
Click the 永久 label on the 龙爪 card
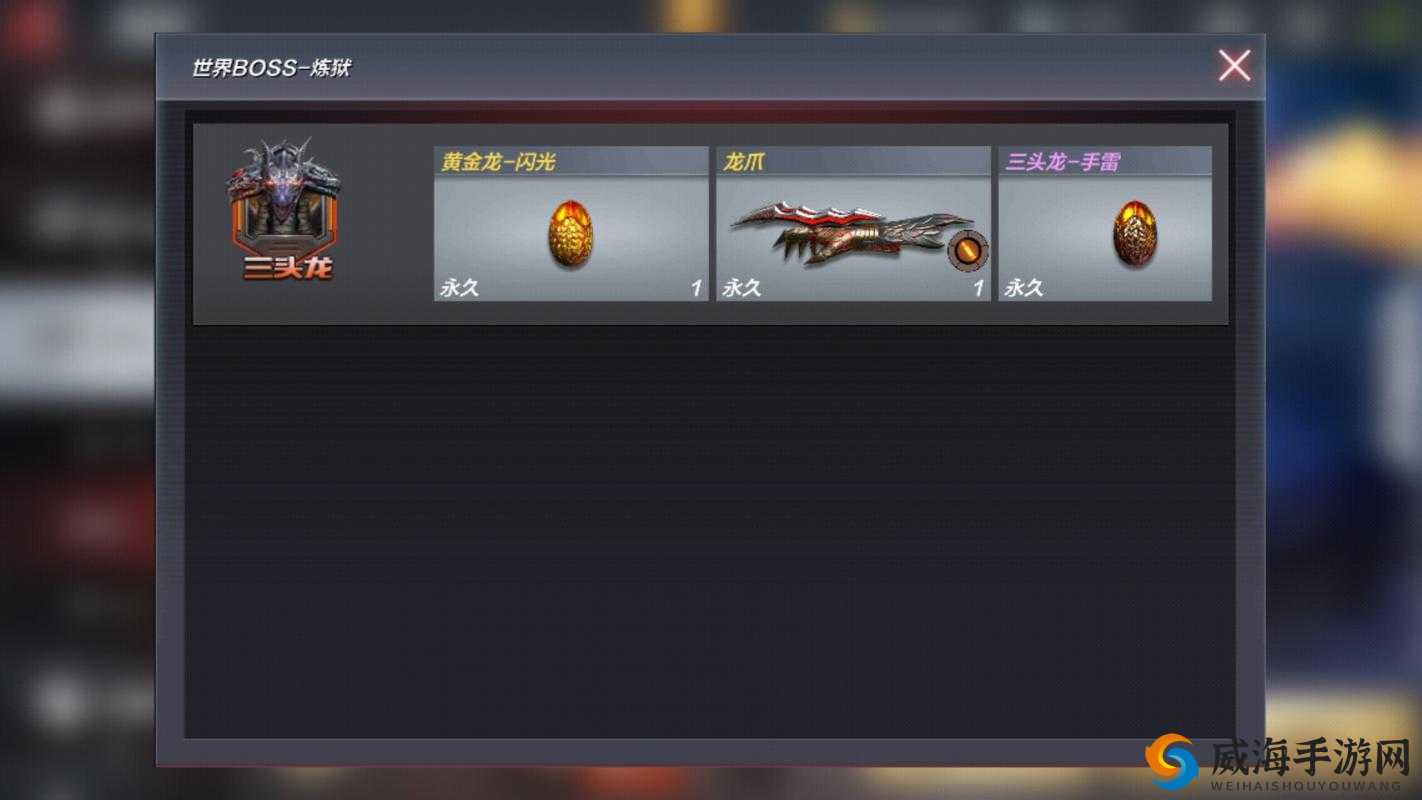[x=741, y=288]
